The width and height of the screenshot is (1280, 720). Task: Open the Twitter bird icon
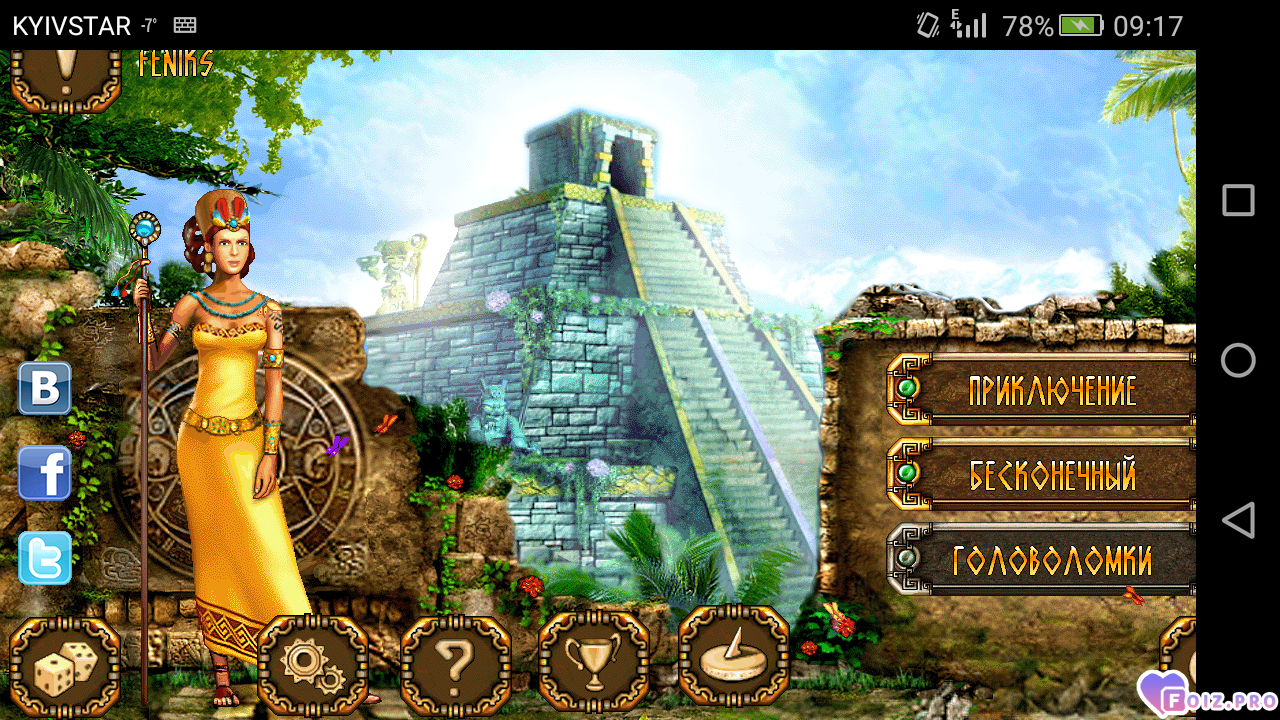(x=45, y=558)
